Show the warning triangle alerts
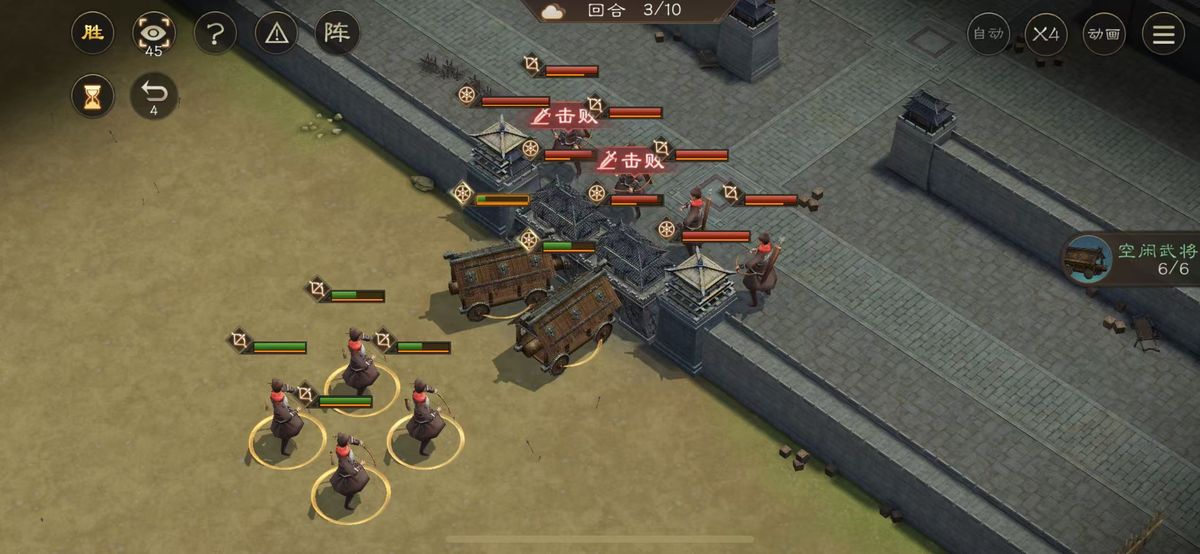The height and width of the screenshot is (554, 1200). [276, 33]
